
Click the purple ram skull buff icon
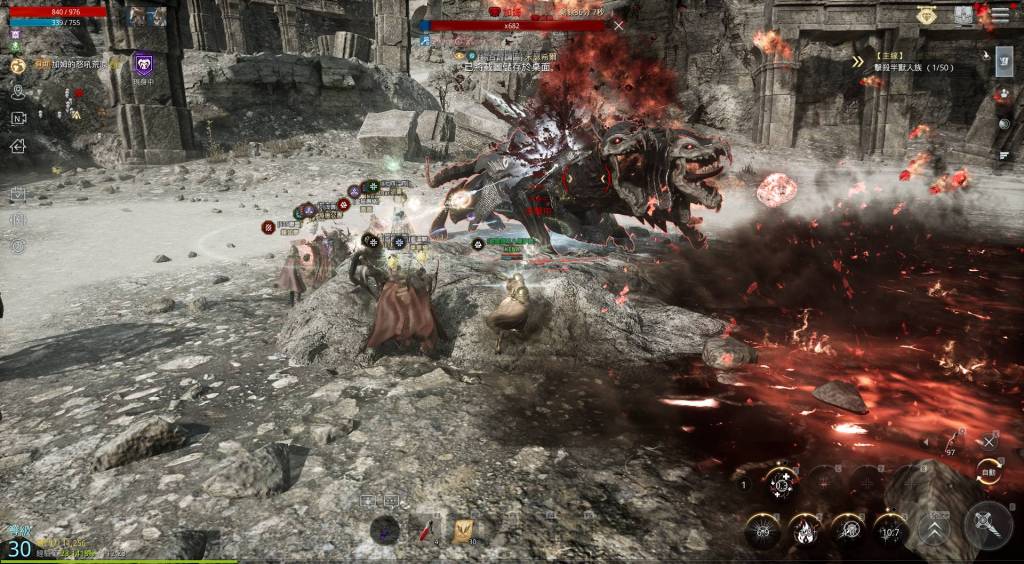(x=144, y=65)
